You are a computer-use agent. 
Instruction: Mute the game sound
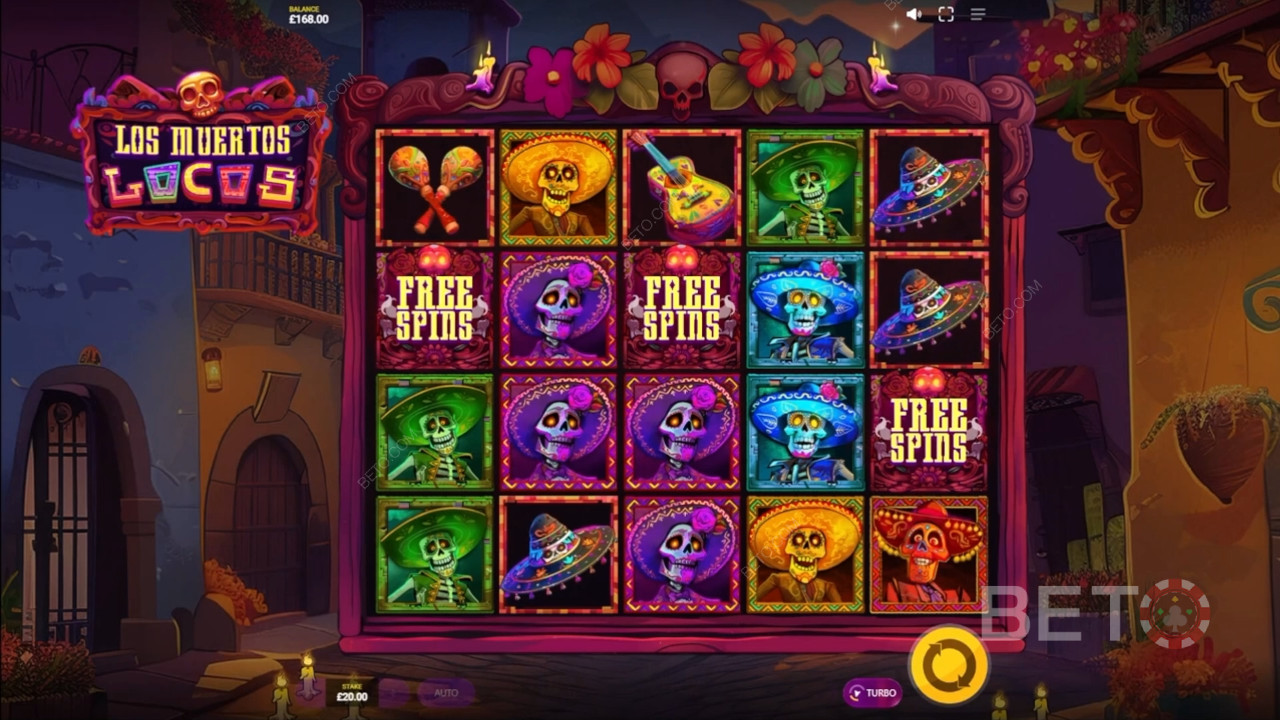click(914, 14)
